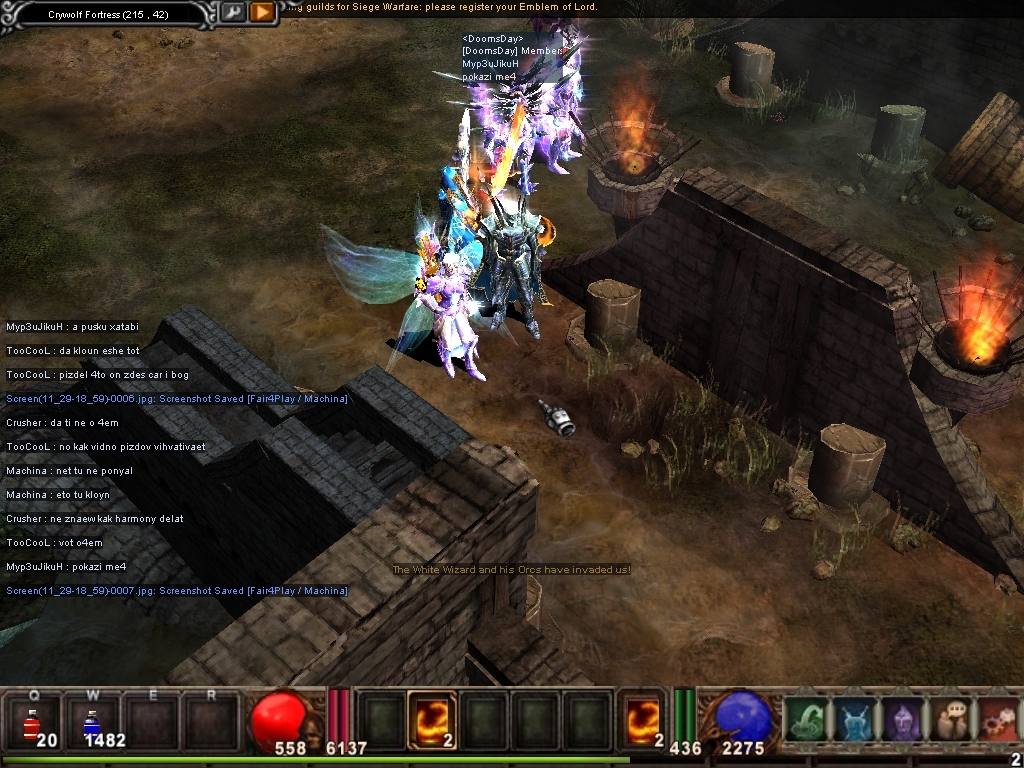Screen dimensions: 1024x768
Task: Open the blue character figure menu
Action: (853, 719)
